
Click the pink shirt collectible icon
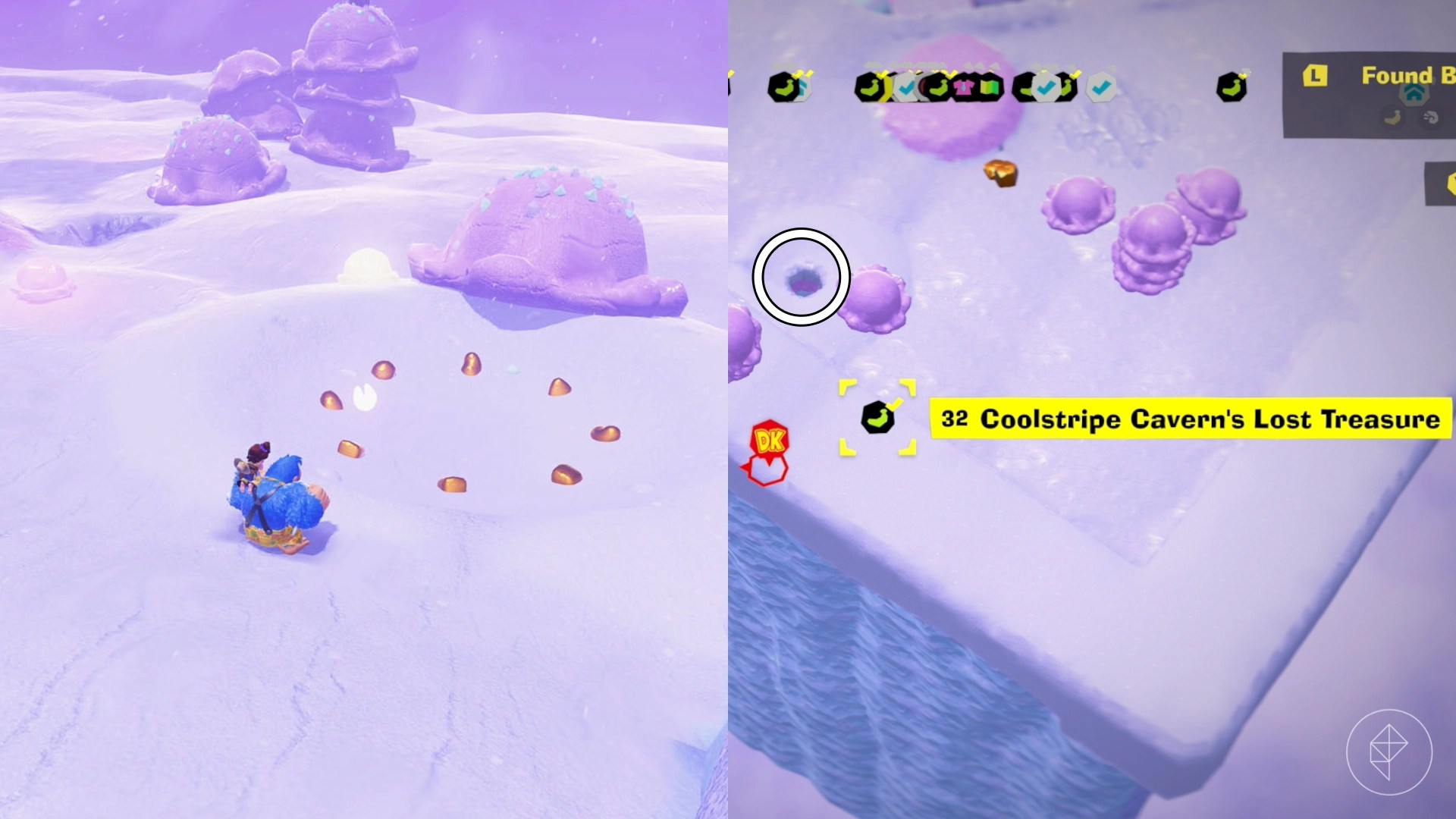coord(964,87)
